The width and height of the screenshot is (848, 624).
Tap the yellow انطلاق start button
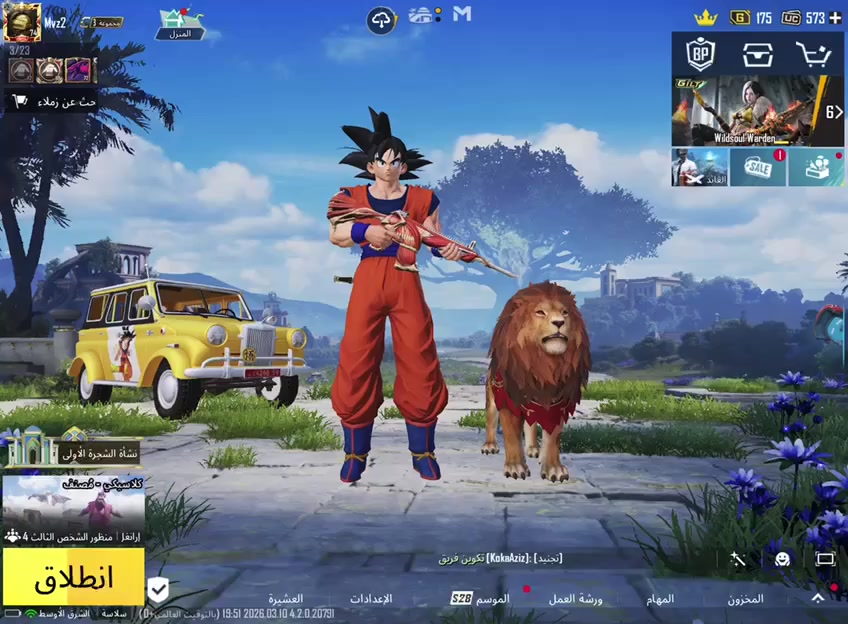pyautogui.click(x=73, y=577)
